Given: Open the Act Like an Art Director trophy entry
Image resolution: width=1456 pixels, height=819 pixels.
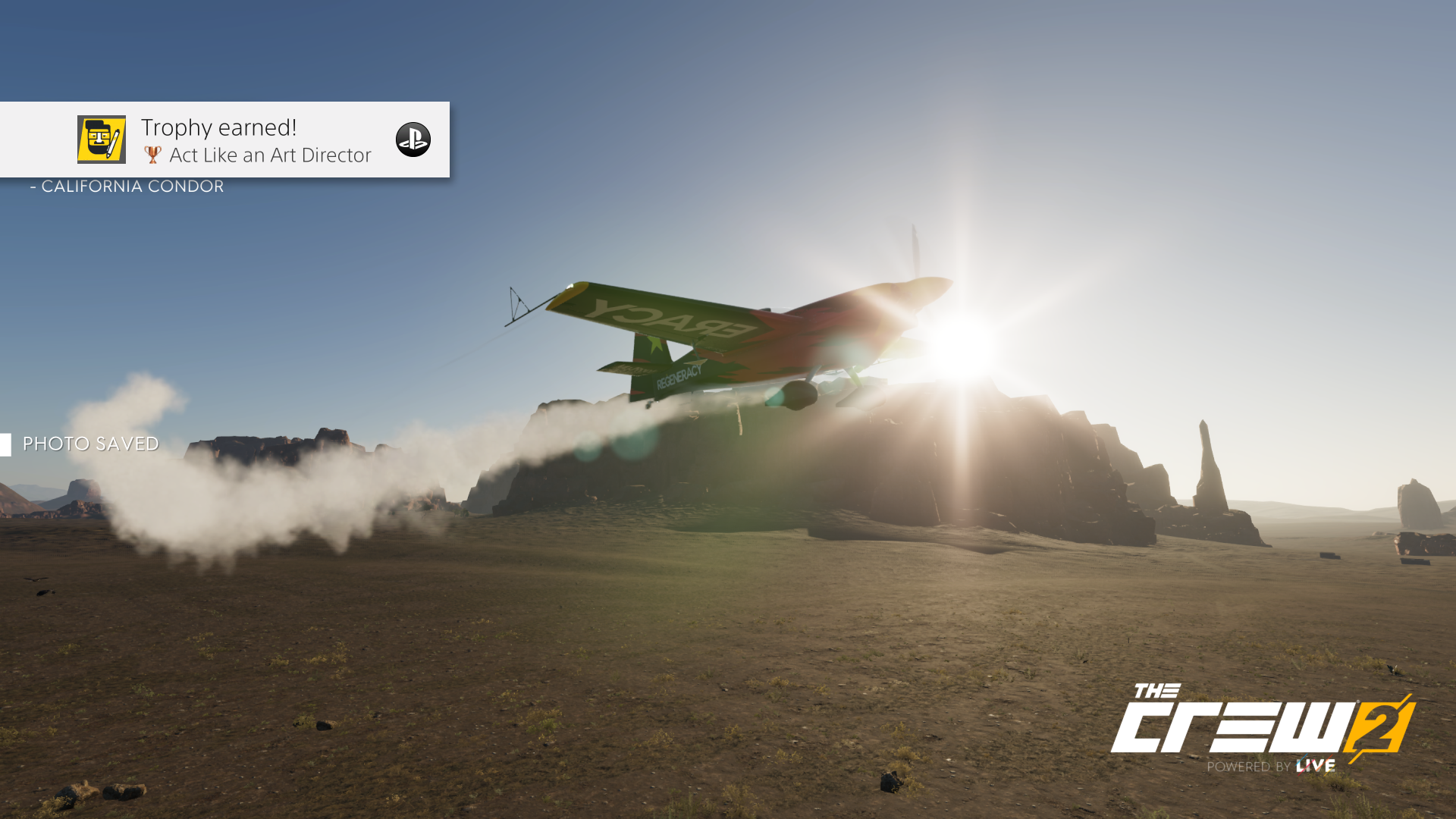Looking at the screenshot, I should point(271,155).
